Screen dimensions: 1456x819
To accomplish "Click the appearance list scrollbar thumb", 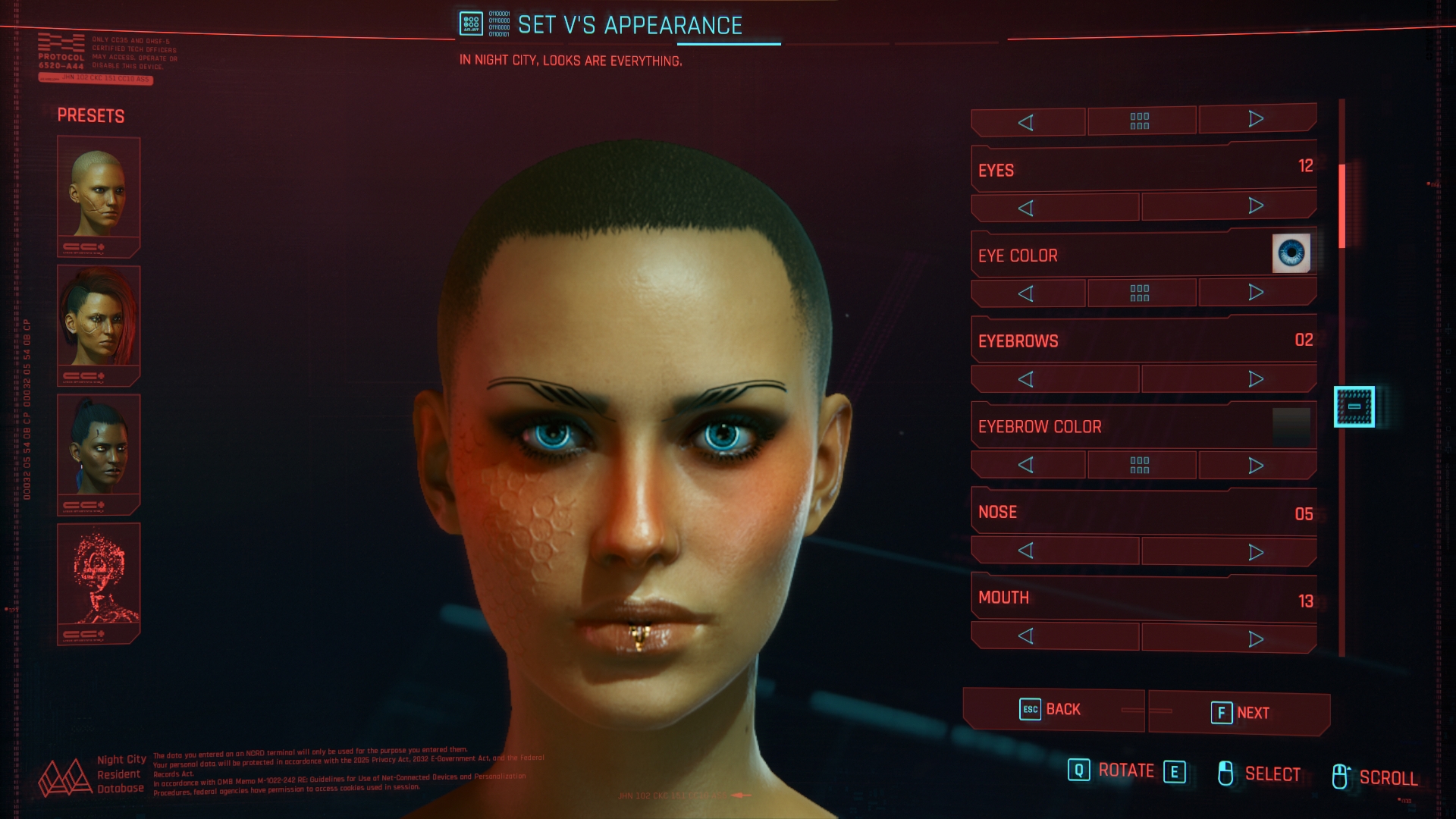I will [x=1341, y=206].
